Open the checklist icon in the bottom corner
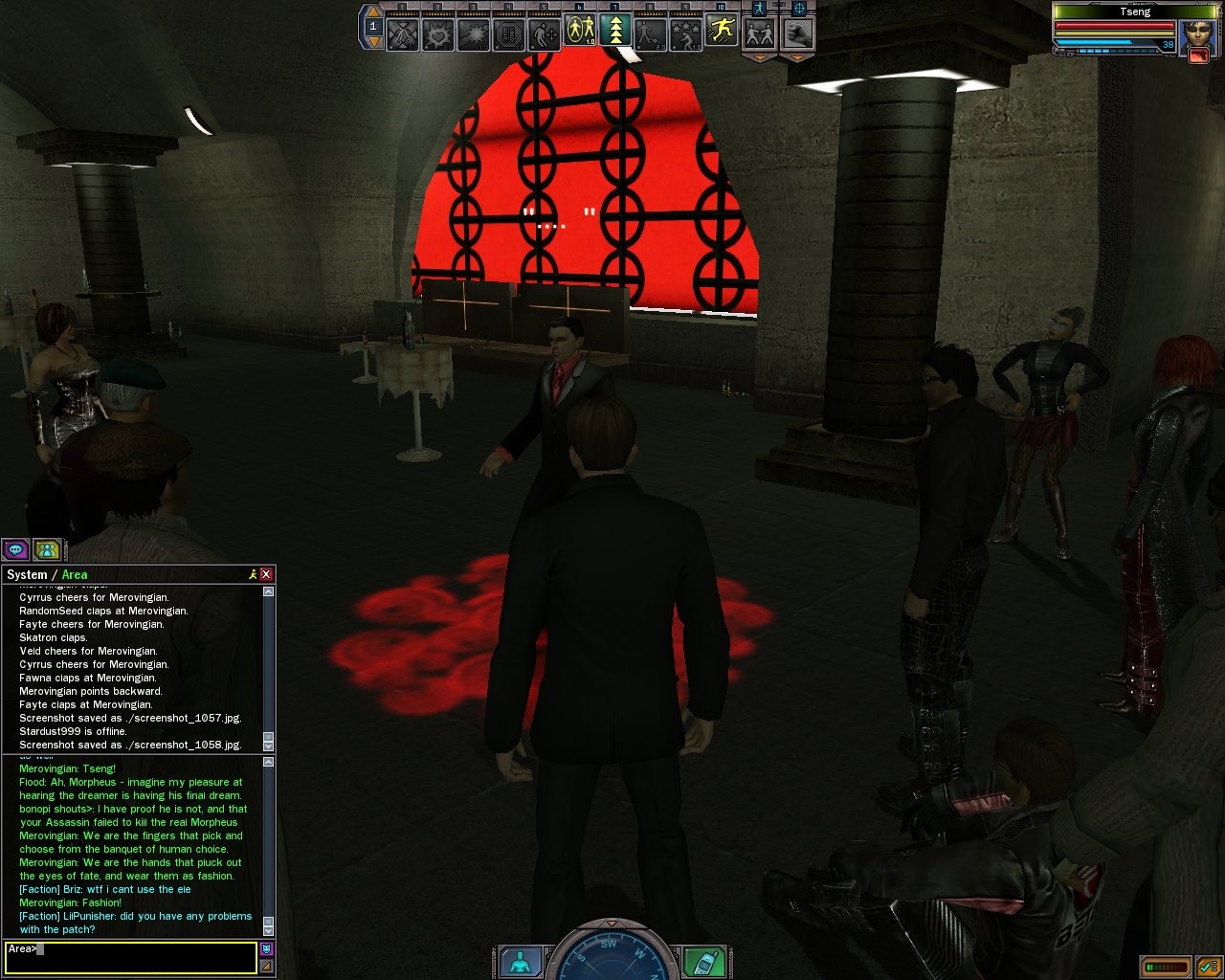Image resolution: width=1225 pixels, height=980 pixels. pyautogui.click(x=1208, y=967)
